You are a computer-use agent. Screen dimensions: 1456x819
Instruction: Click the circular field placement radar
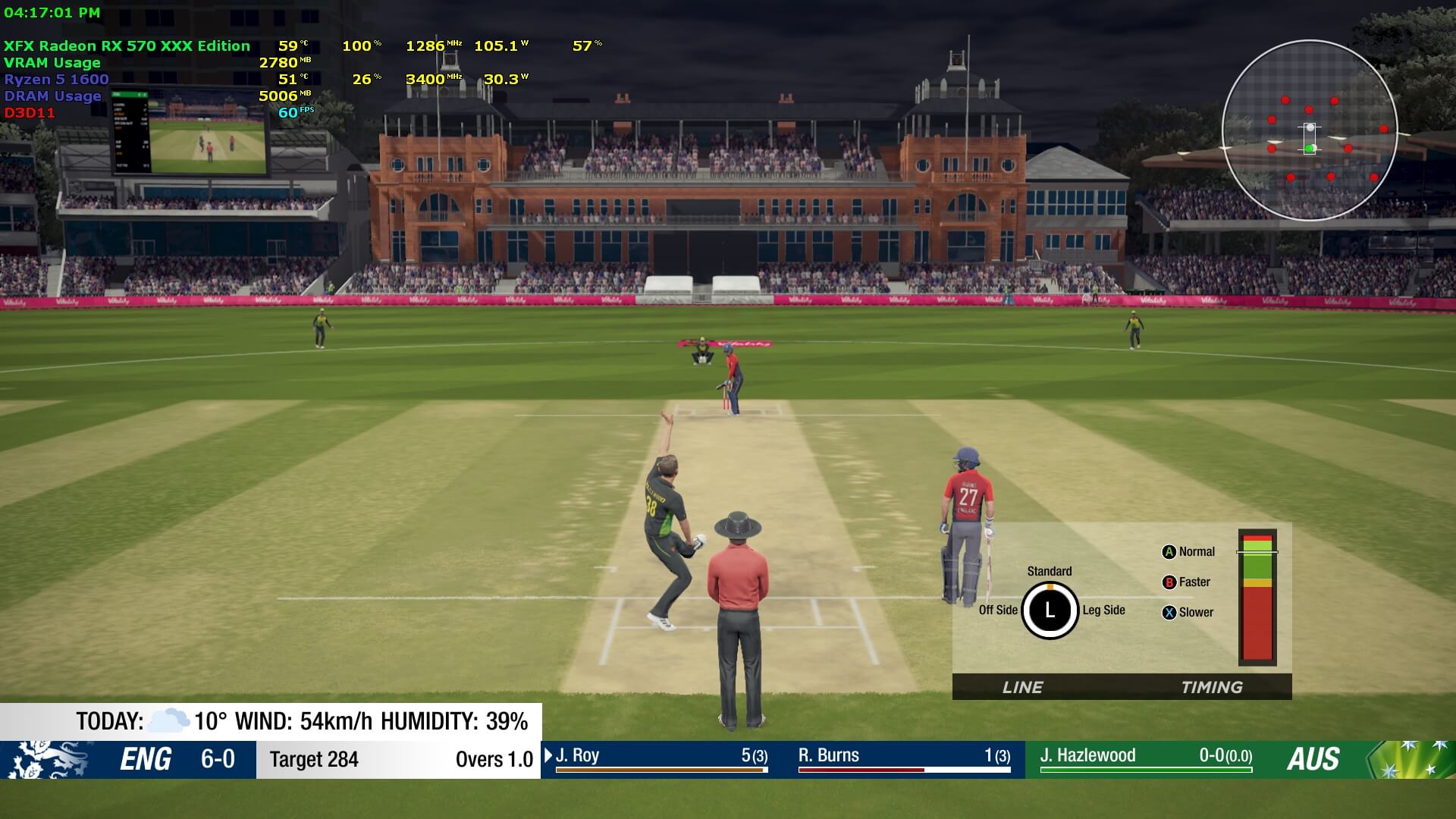(x=1310, y=130)
